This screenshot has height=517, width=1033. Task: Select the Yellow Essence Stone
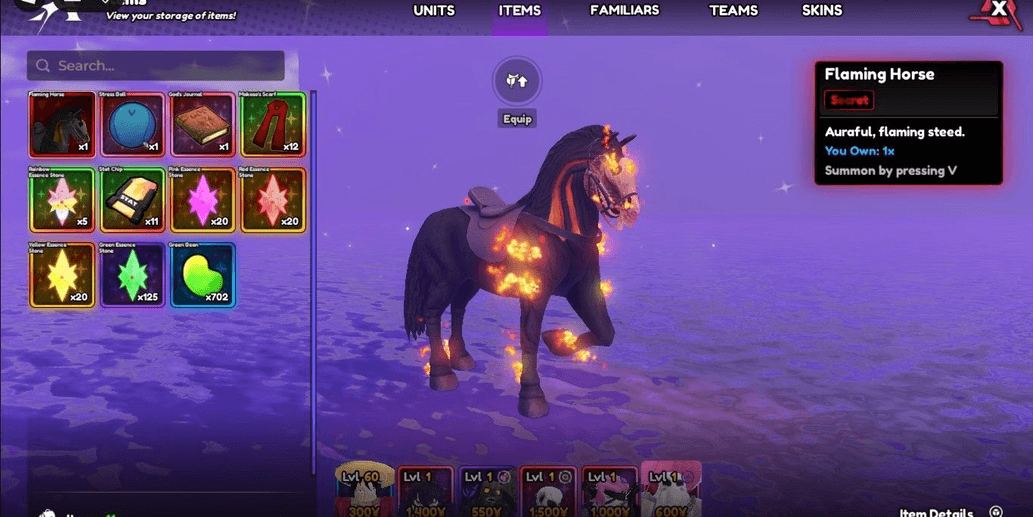coord(62,275)
